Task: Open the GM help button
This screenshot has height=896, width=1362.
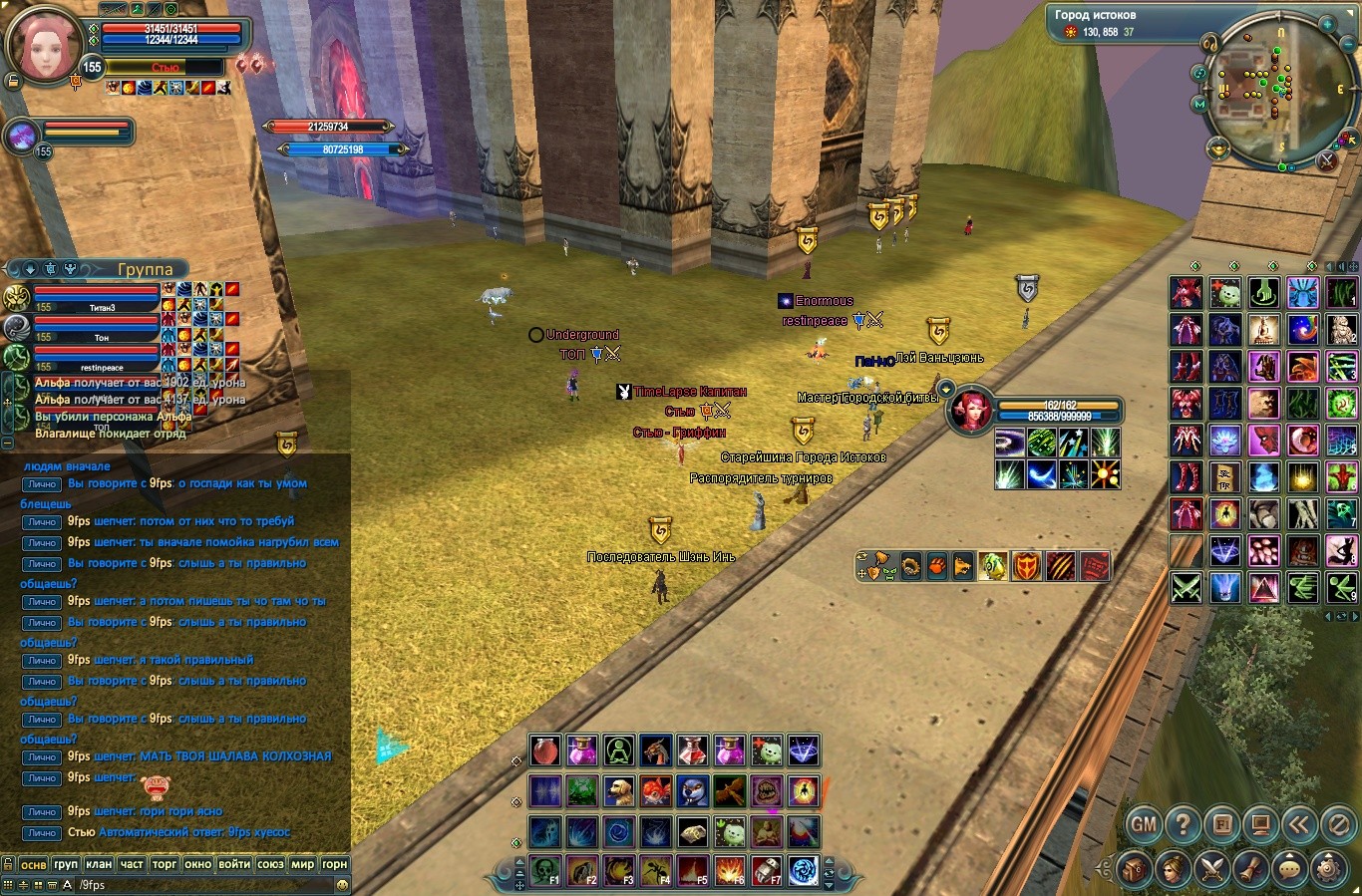Action: point(1144,824)
